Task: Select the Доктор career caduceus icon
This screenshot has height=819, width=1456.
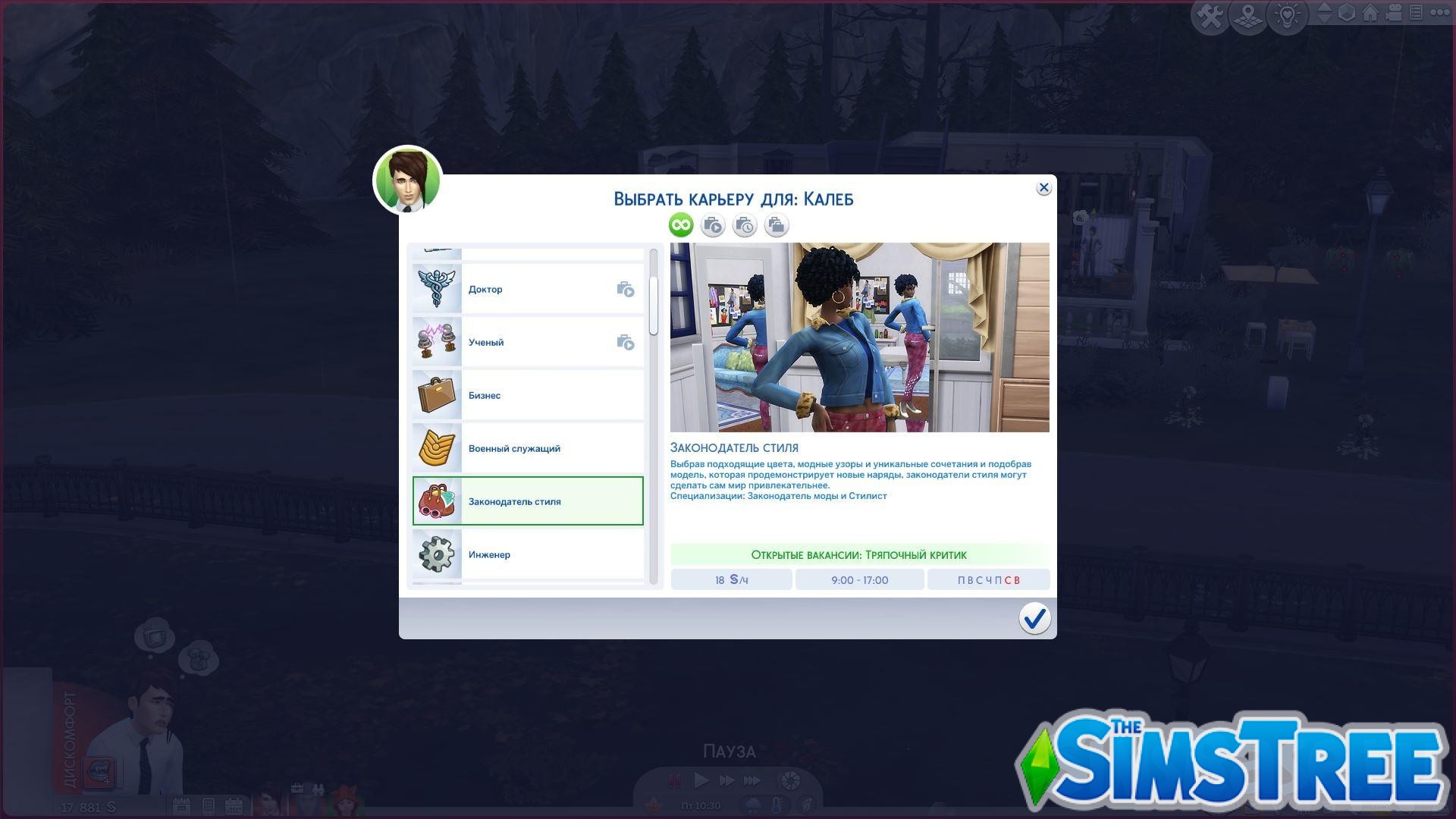Action: [x=437, y=288]
